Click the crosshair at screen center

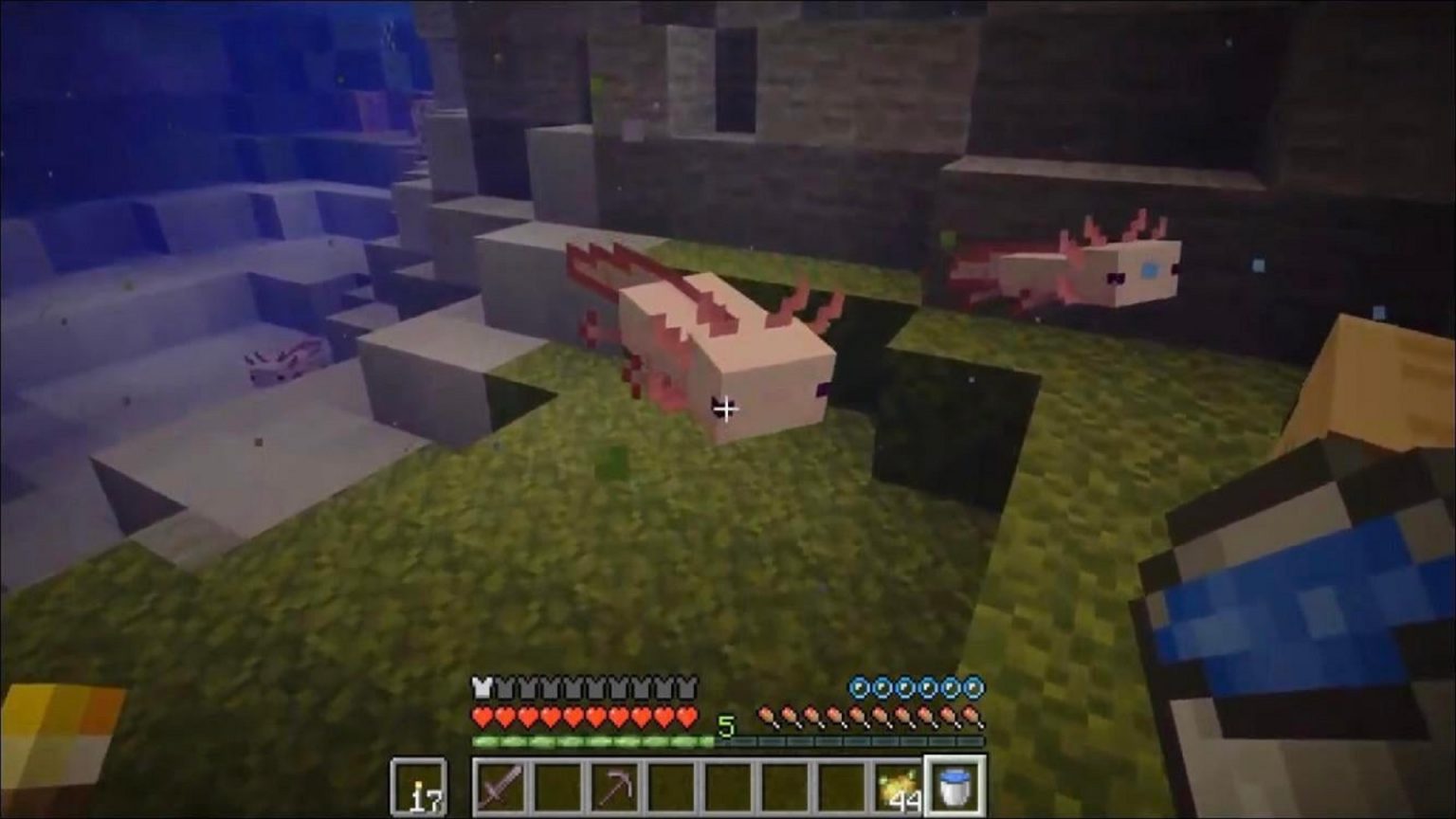pyautogui.click(x=727, y=409)
